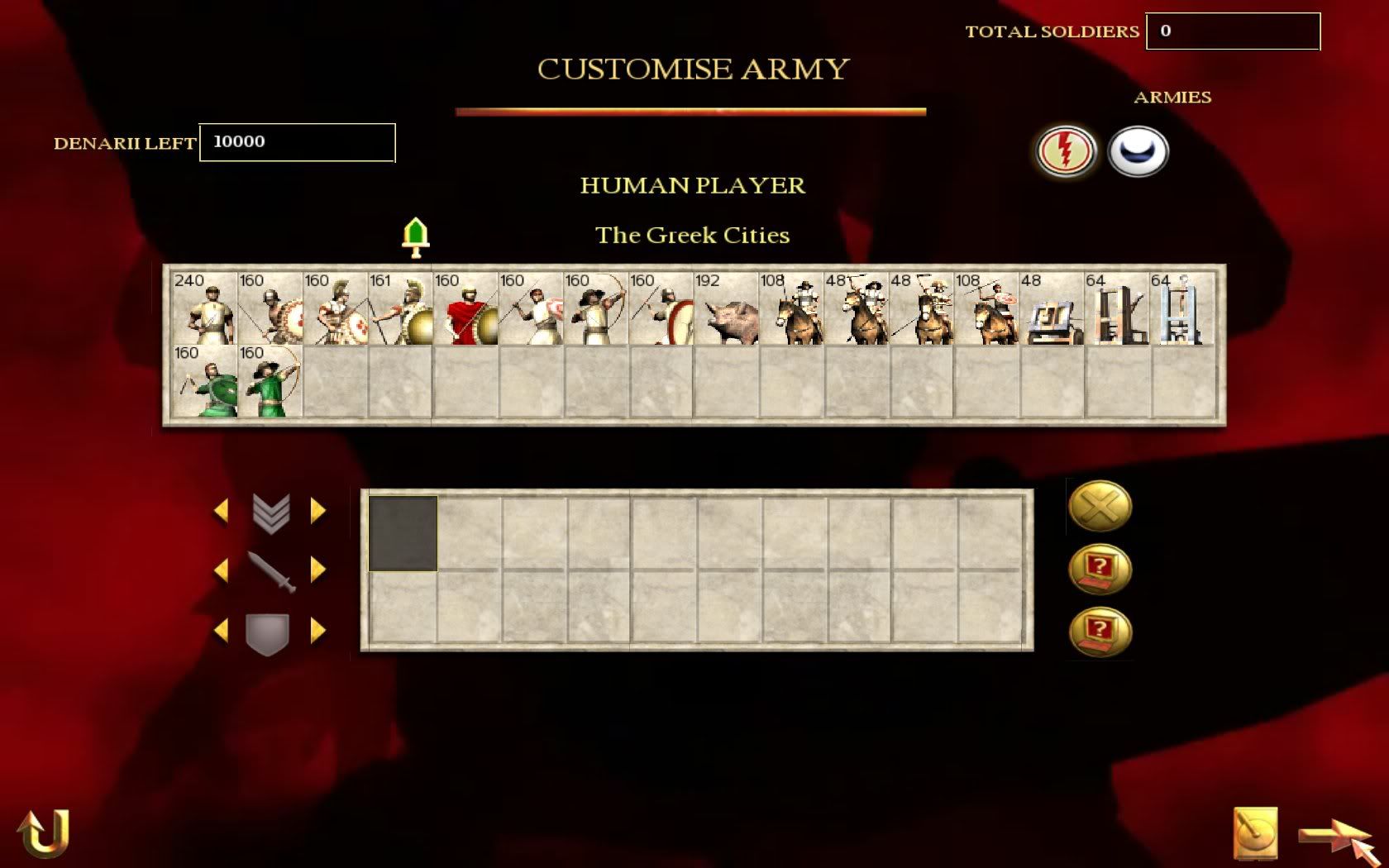This screenshot has width=1389, height=868.
Task: Click the Denarii Left amount field
Action: pos(297,142)
